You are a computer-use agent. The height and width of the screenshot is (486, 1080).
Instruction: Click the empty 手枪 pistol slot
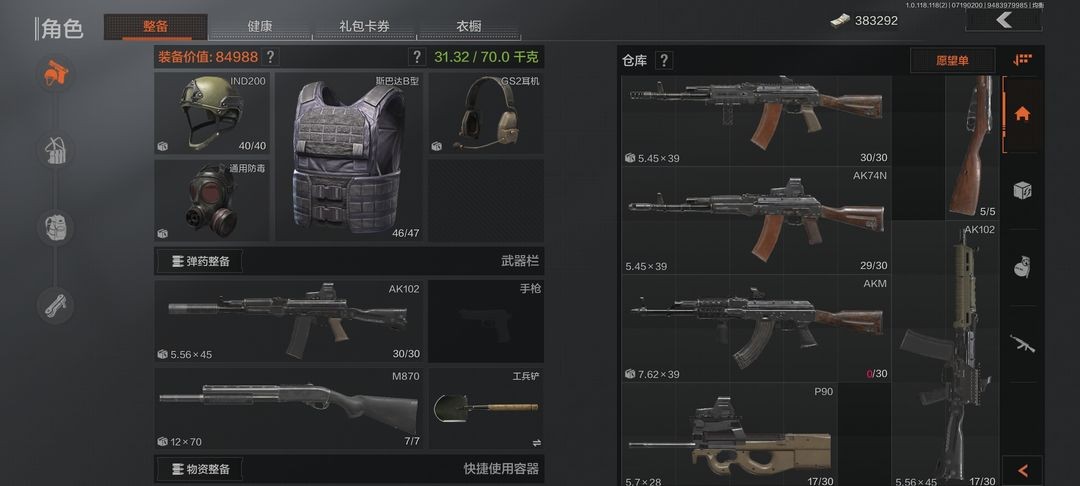tap(486, 321)
